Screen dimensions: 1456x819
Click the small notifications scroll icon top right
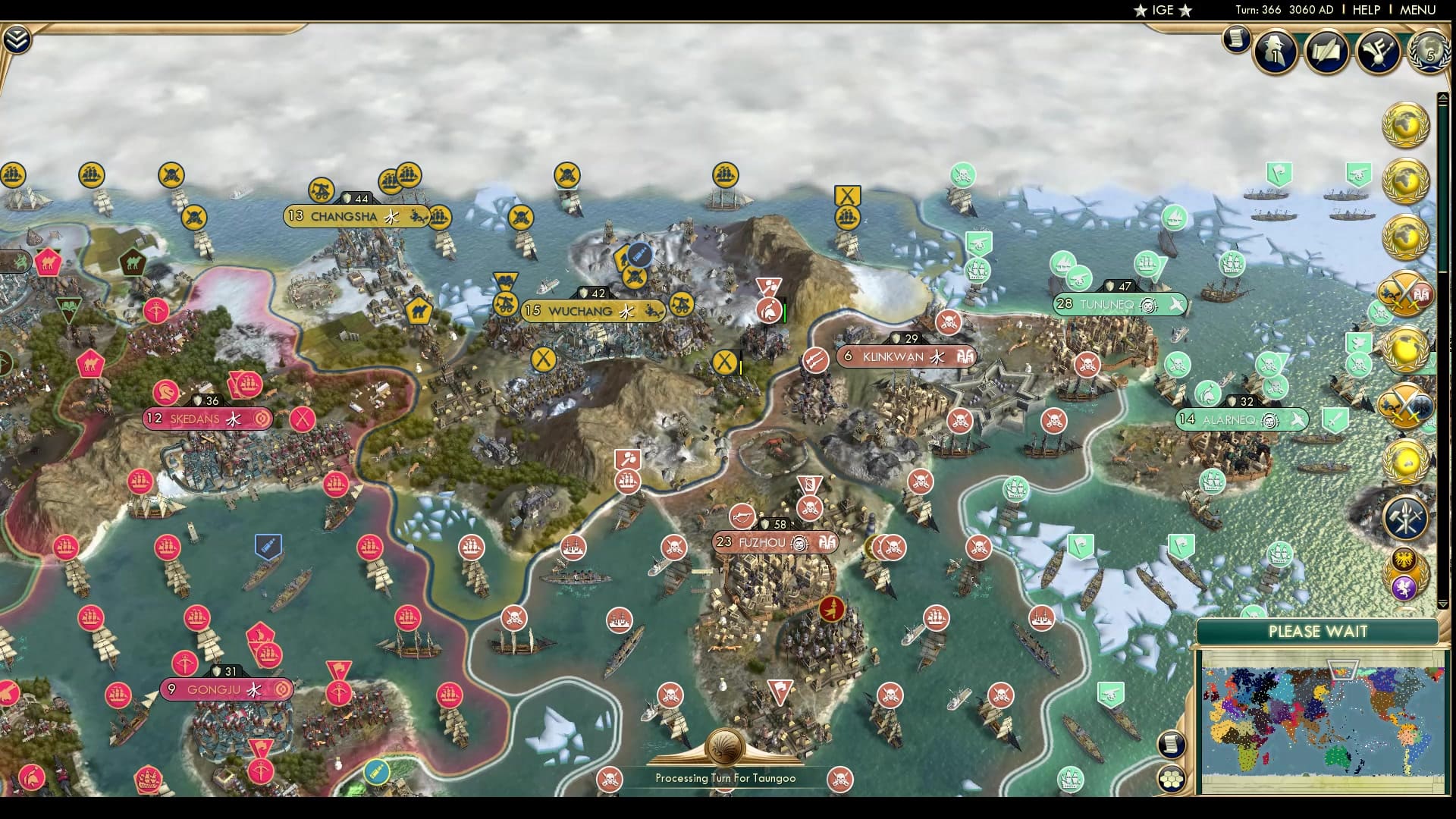coord(1235,39)
